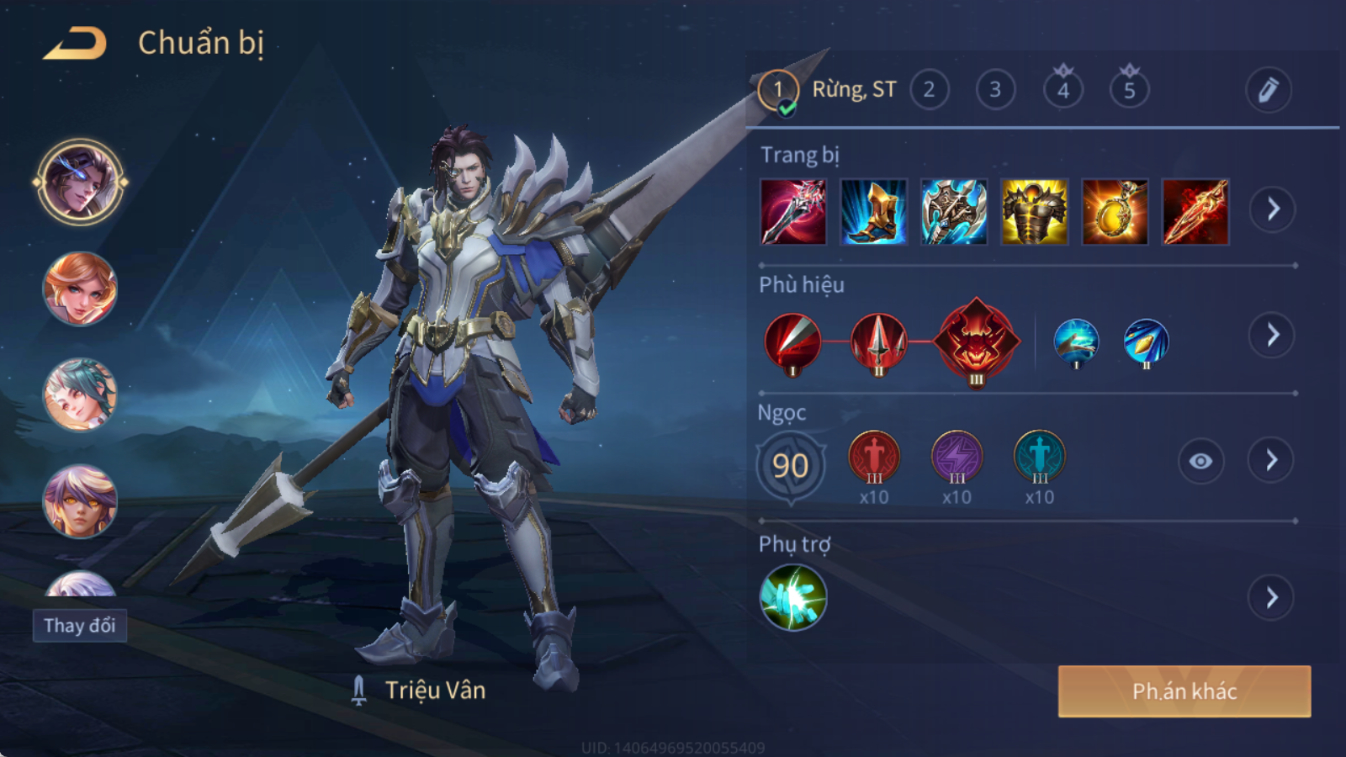Image resolution: width=1346 pixels, height=757 pixels.
Task: Open the Trang bị equipment details arrow
Action: click(x=1272, y=209)
